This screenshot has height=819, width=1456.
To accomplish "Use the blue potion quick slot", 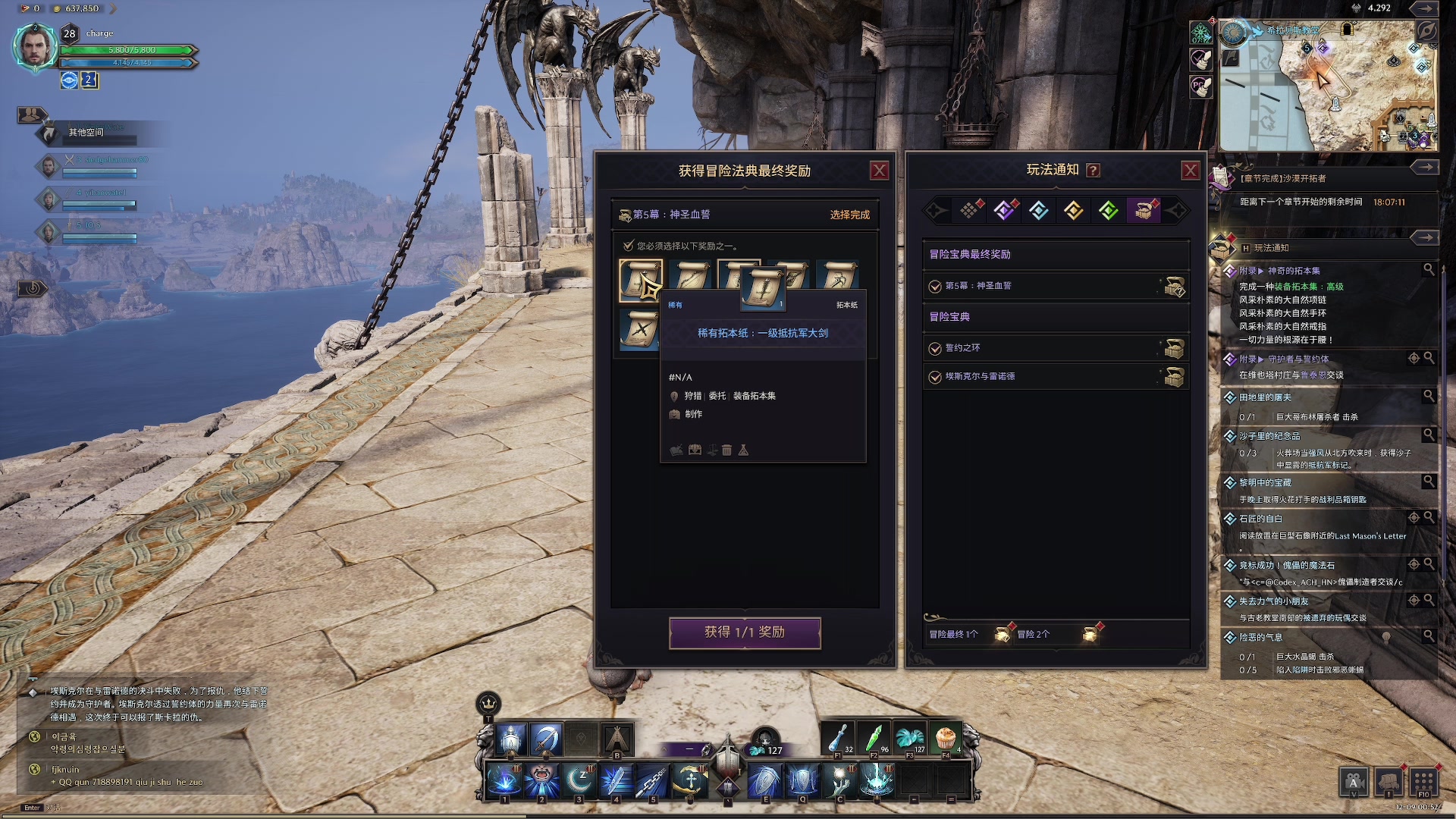I will (839, 737).
